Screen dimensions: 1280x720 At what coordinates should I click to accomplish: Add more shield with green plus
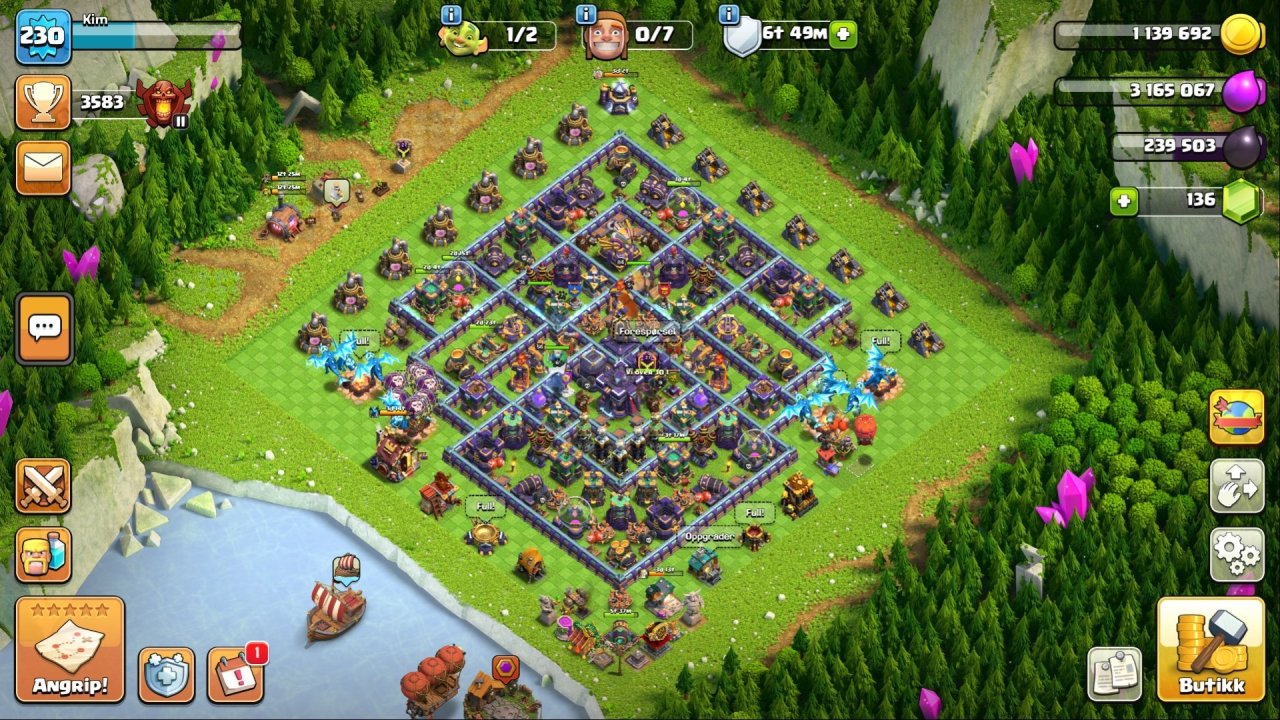(x=844, y=34)
